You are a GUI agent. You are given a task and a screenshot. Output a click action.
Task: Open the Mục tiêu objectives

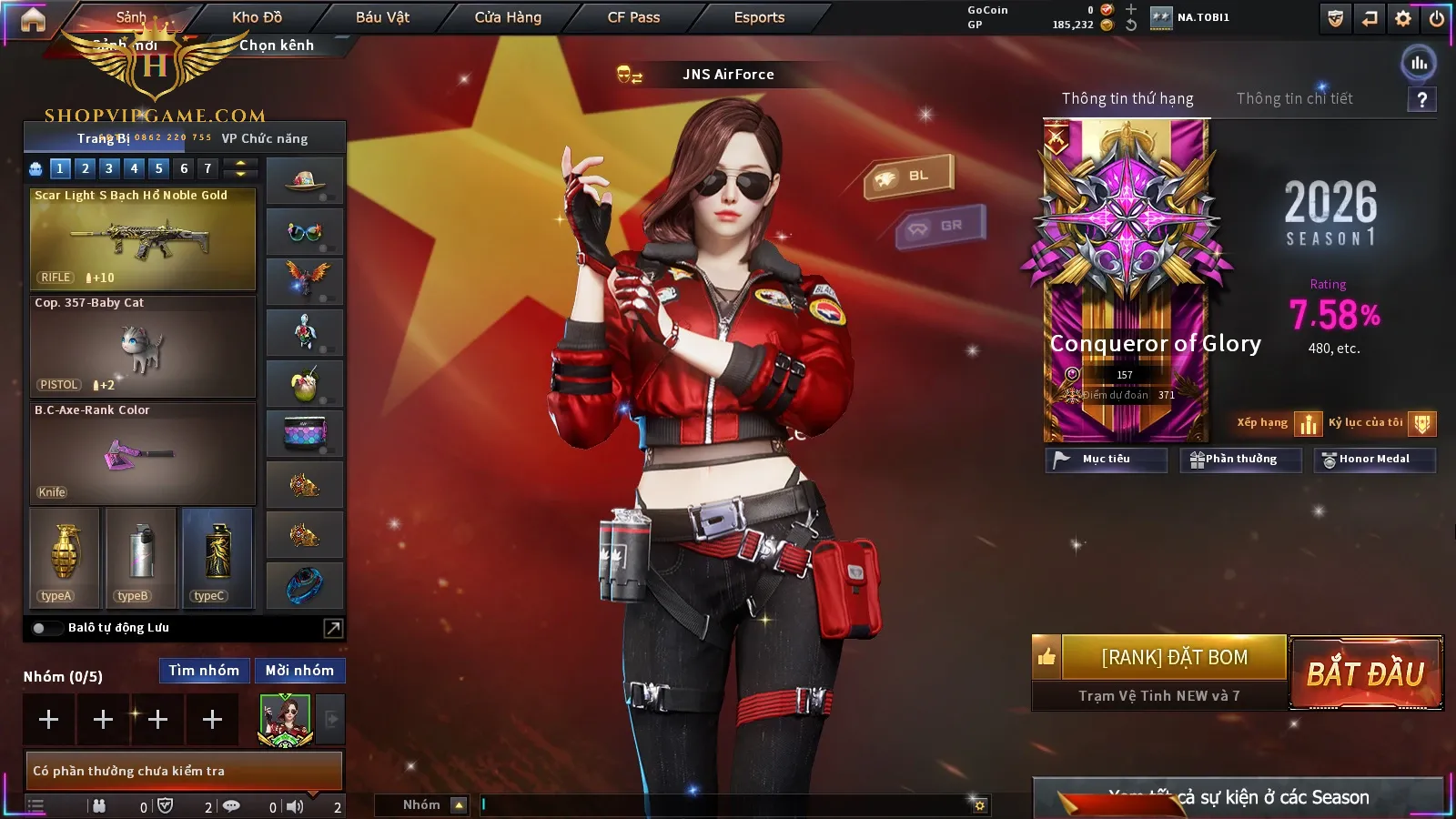coord(1106,460)
